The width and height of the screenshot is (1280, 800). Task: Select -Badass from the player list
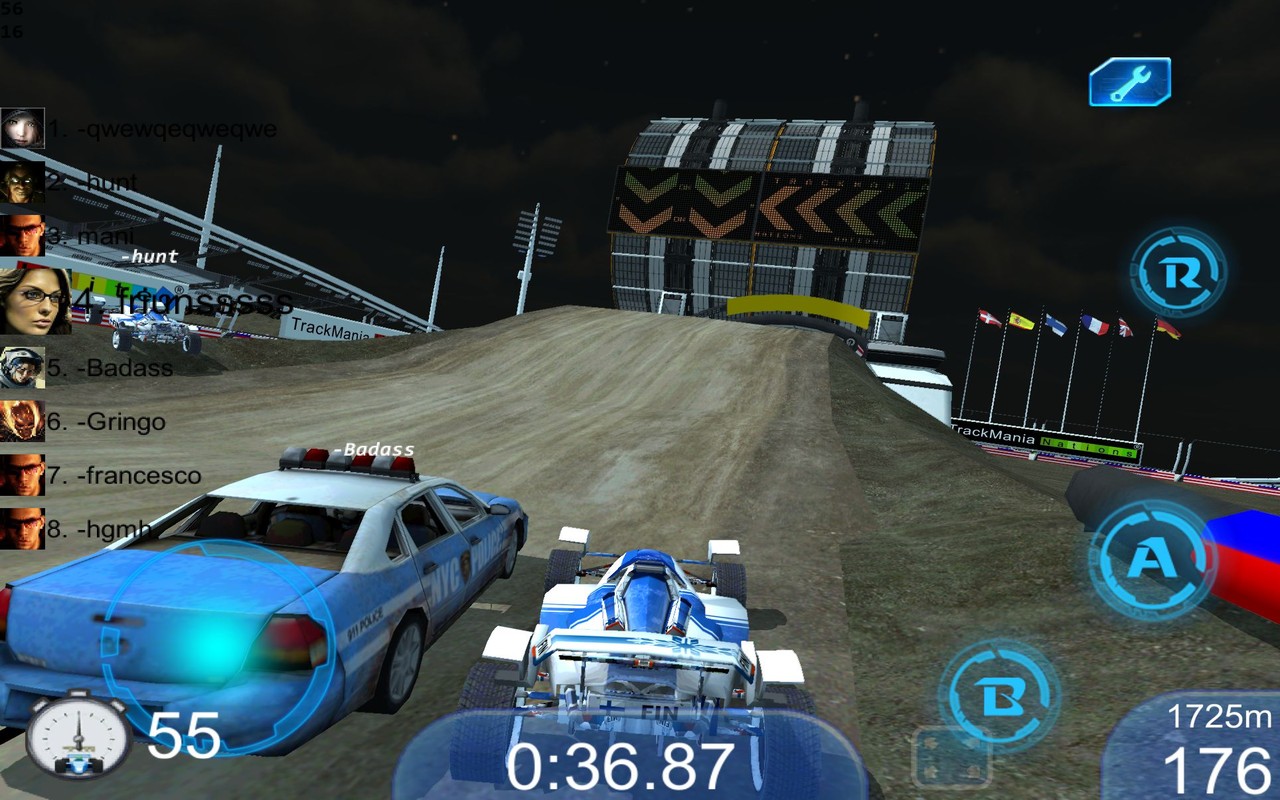pos(112,368)
